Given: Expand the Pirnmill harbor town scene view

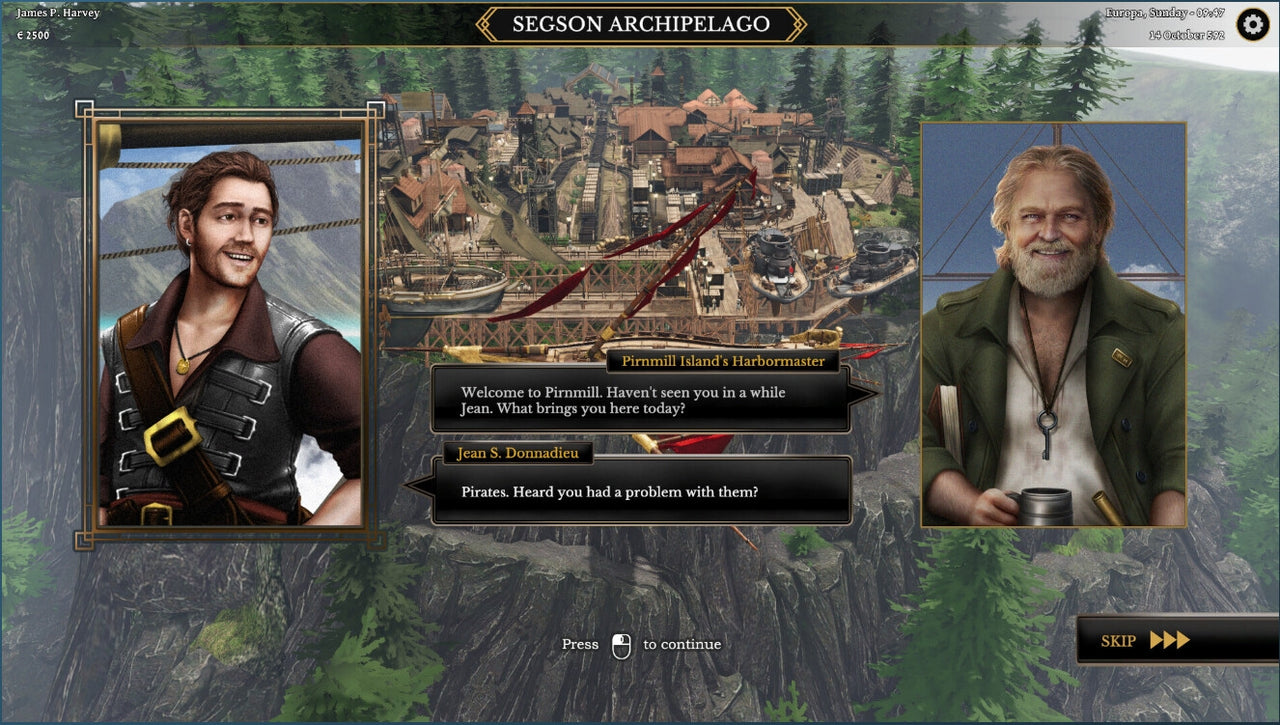Looking at the screenshot, I should click(640, 200).
